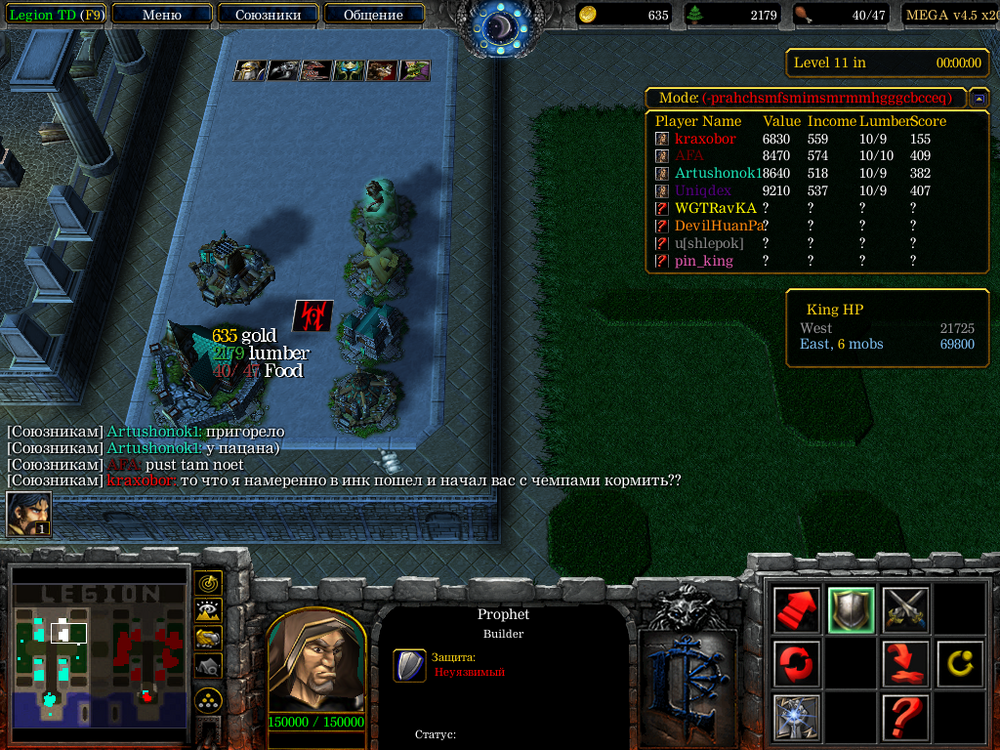Screen dimensions: 1000x750
Task: Choose the crossed swords command
Action: pos(905,609)
